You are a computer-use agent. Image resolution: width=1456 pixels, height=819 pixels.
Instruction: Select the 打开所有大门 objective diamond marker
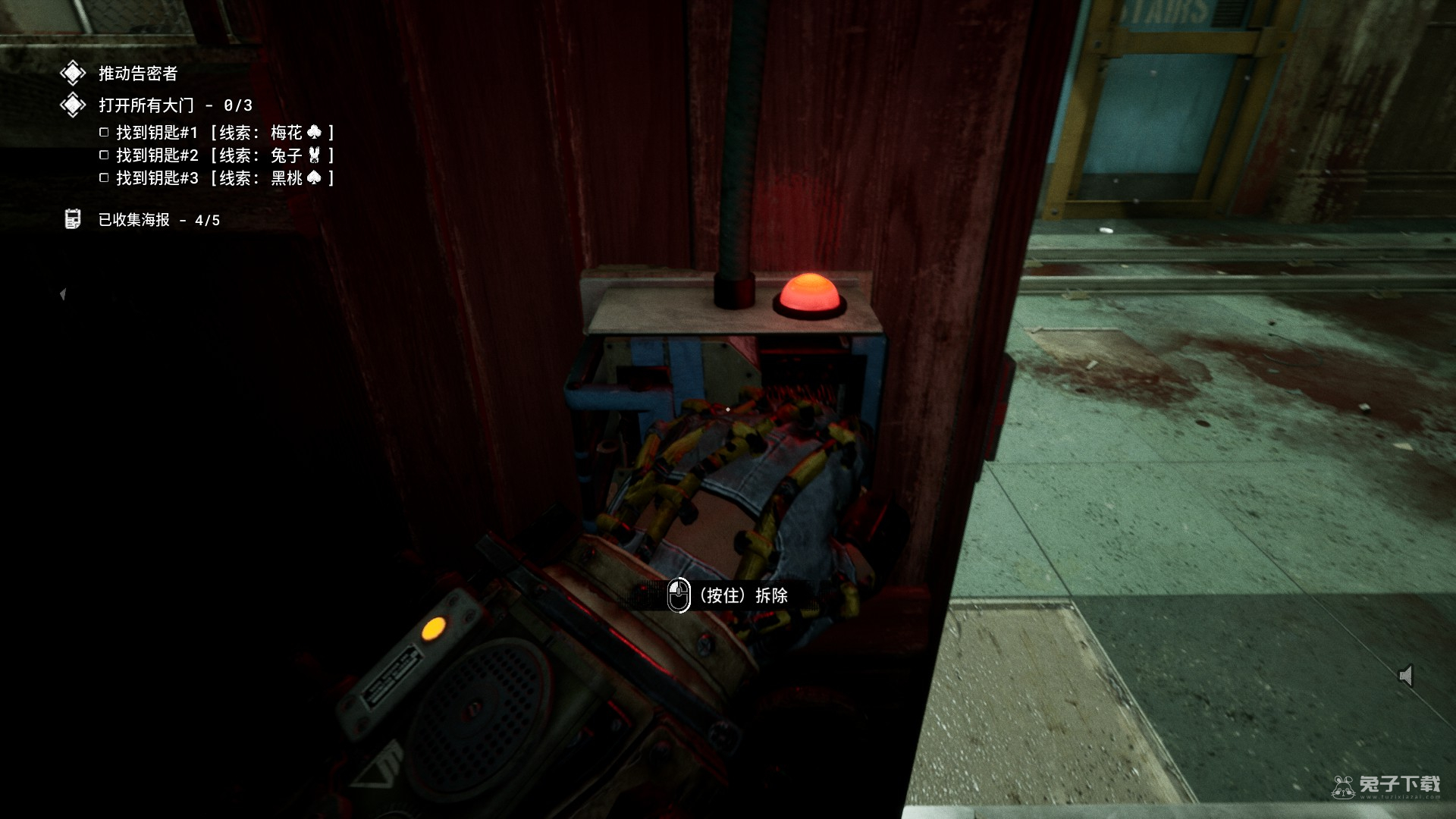pyautogui.click(x=73, y=105)
